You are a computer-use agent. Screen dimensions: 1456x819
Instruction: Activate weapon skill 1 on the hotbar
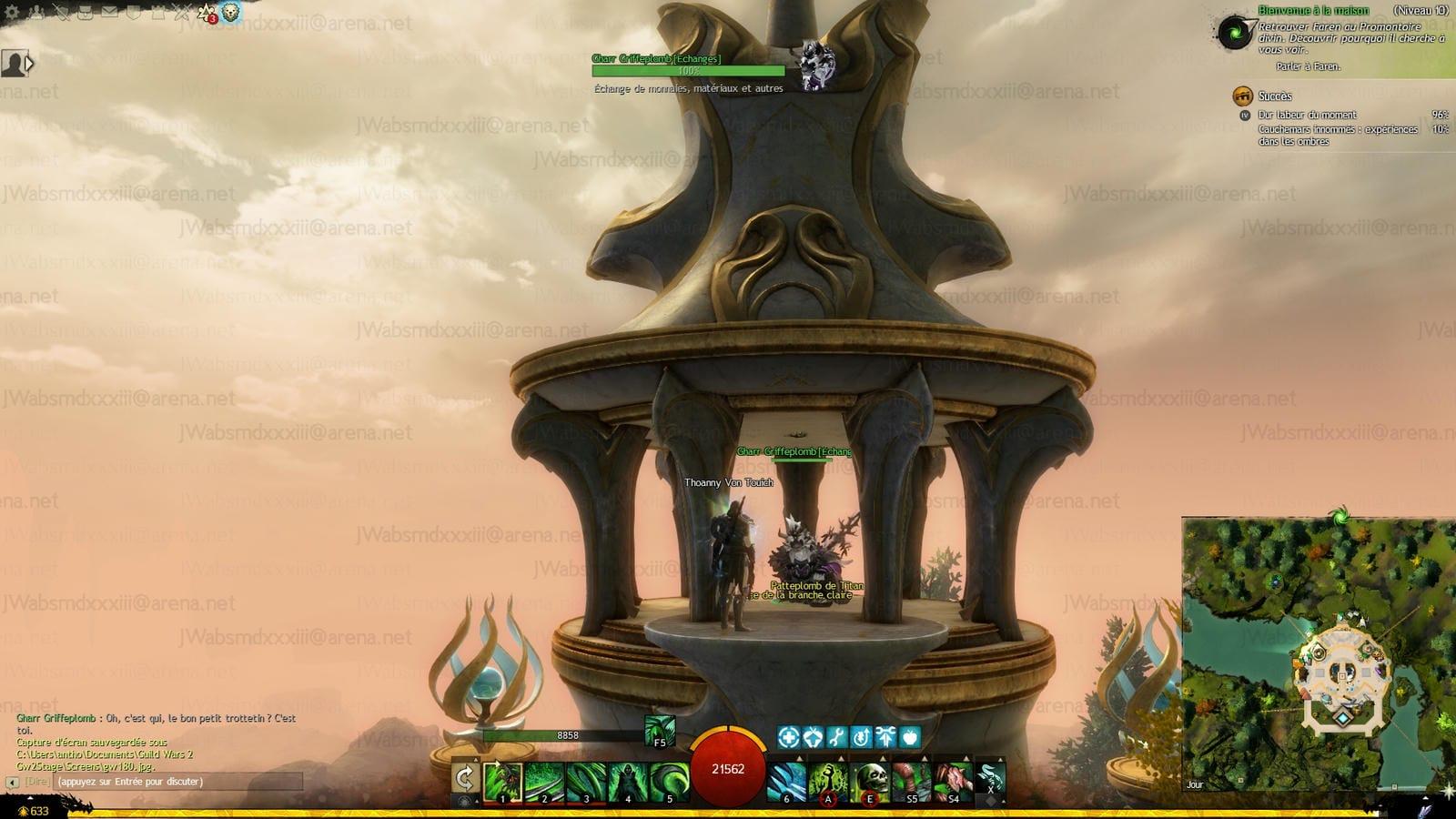(x=502, y=782)
